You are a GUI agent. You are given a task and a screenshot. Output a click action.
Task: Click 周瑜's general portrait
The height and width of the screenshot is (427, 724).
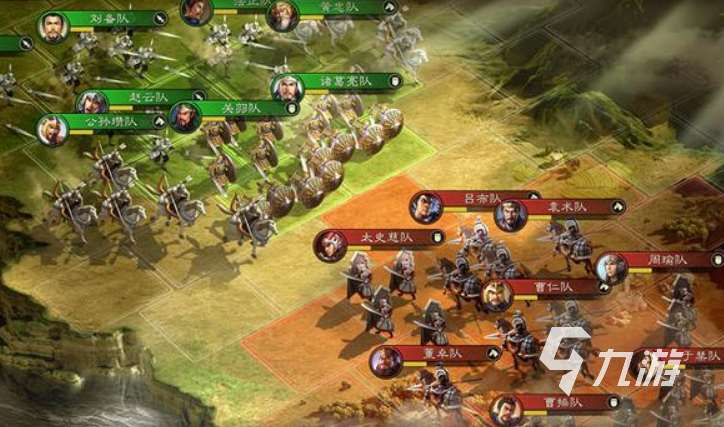coord(611,267)
